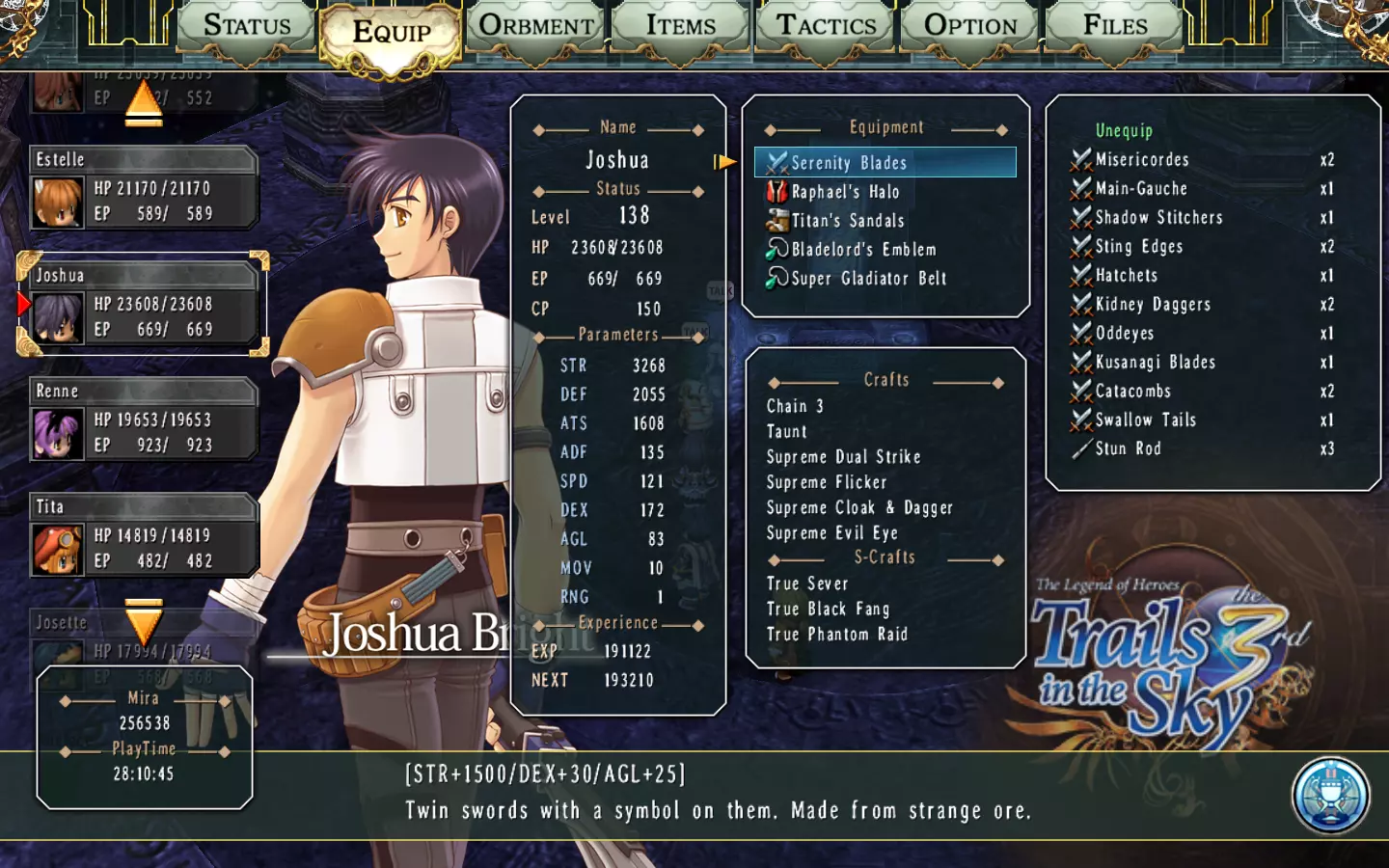Select the Super Gladiator Belt slot

(868, 279)
